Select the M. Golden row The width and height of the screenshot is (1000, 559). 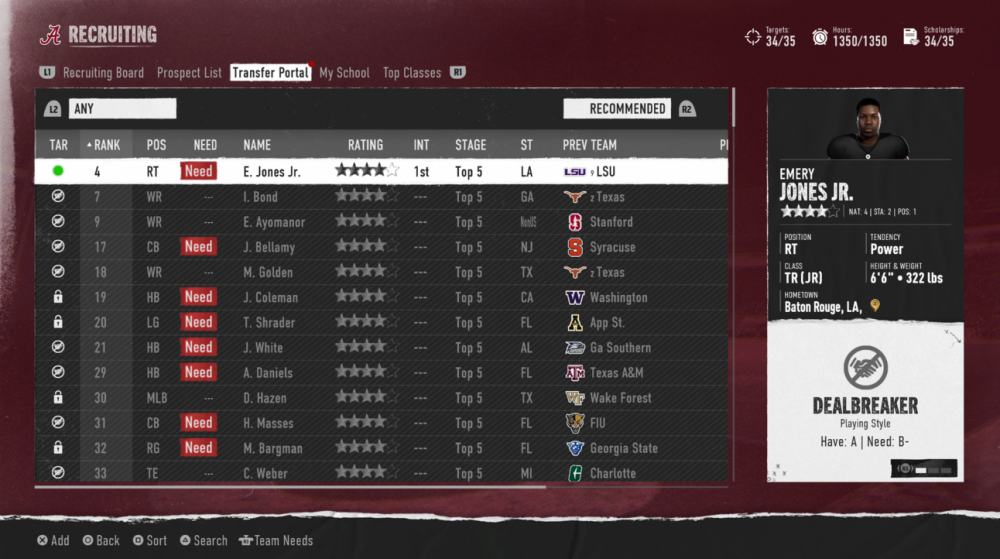[x=268, y=272]
